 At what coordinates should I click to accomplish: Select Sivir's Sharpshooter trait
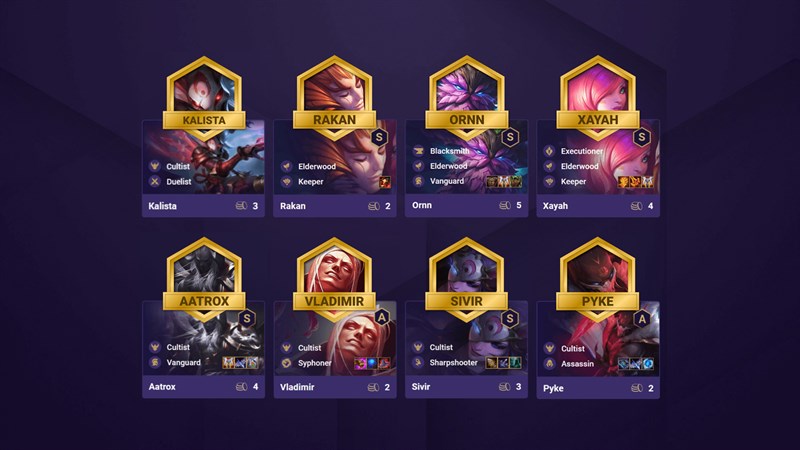(x=455, y=362)
